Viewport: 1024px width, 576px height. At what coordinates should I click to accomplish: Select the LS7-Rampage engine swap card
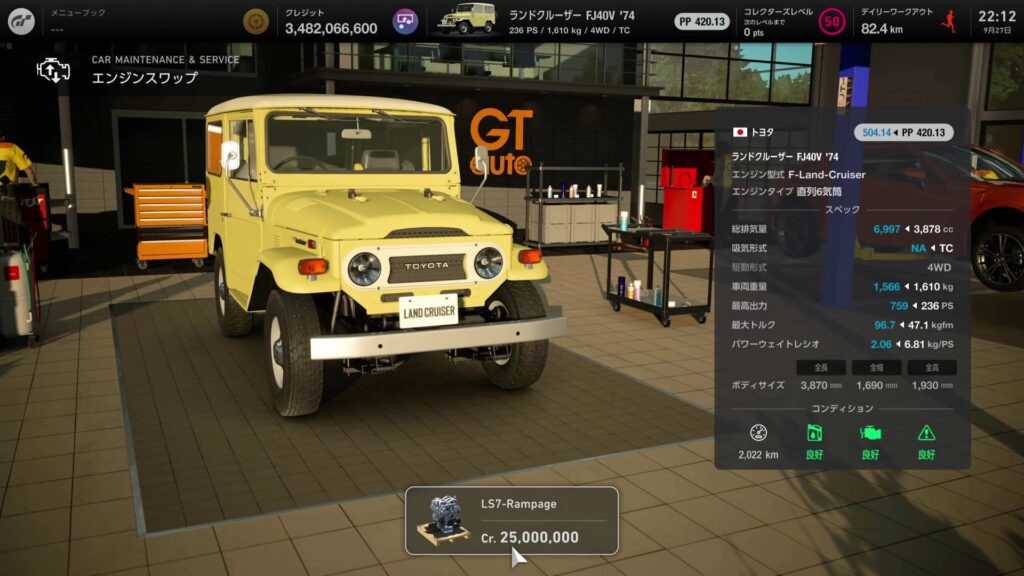tap(511, 520)
